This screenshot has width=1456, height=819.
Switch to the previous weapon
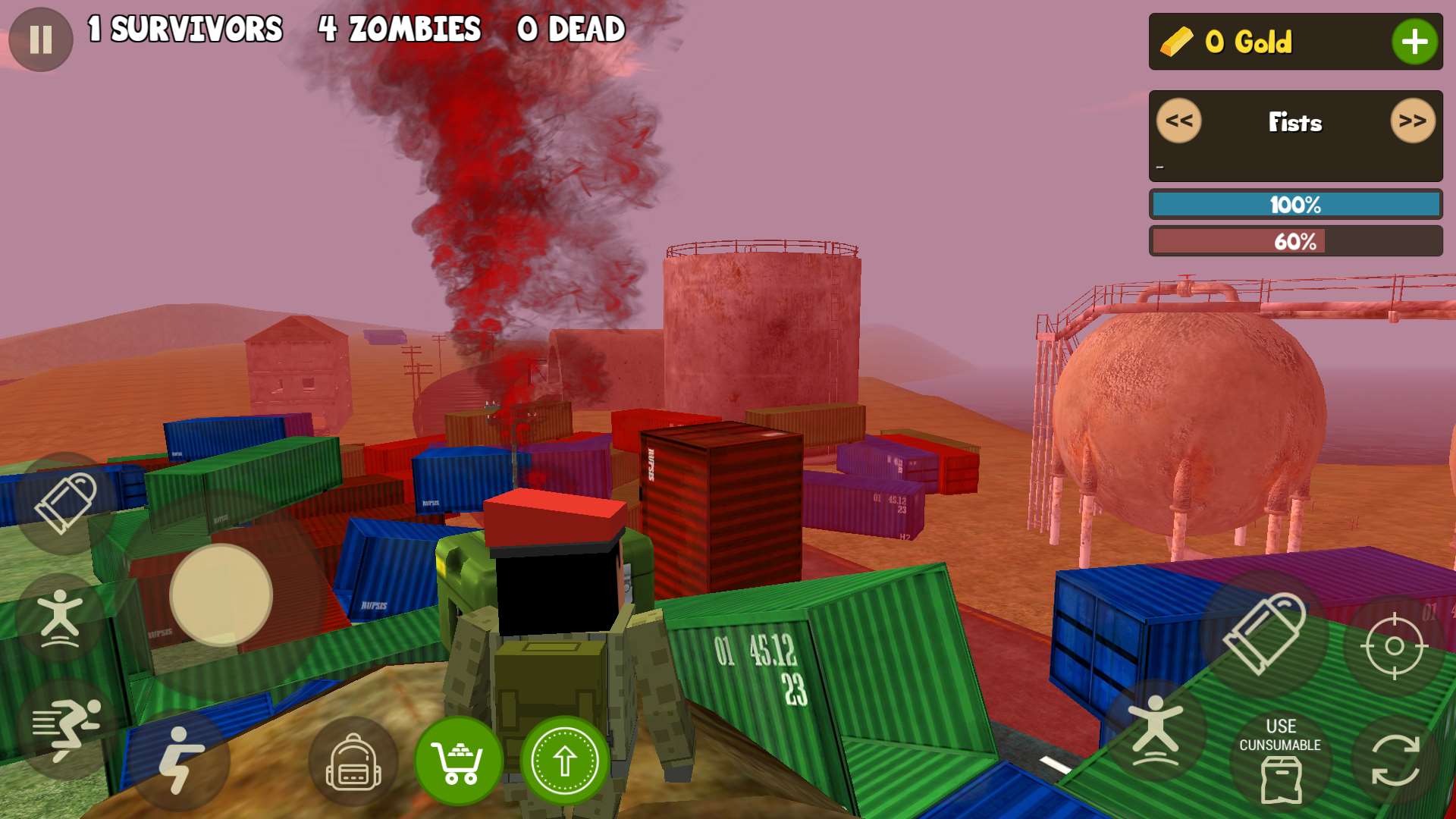pyautogui.click(x=1178, y=121)
